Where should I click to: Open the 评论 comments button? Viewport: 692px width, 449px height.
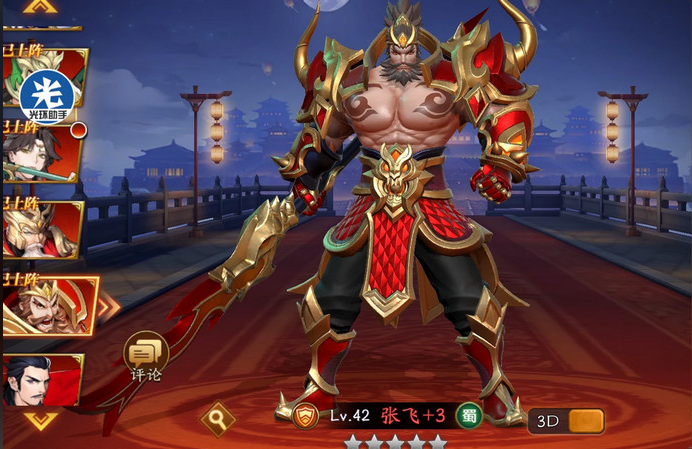click(x=145, y=355)
